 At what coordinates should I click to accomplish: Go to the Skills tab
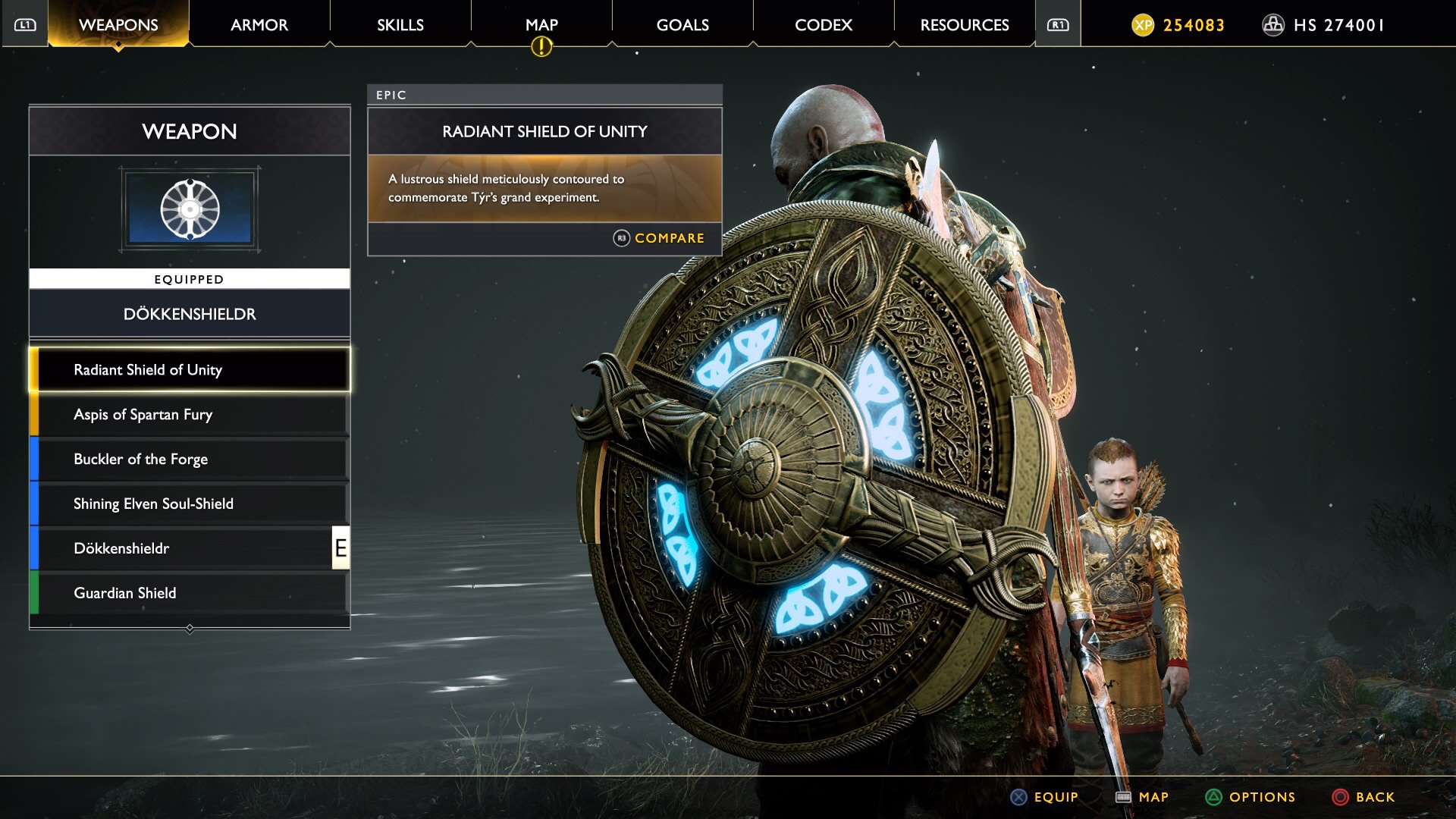point(400,25)
